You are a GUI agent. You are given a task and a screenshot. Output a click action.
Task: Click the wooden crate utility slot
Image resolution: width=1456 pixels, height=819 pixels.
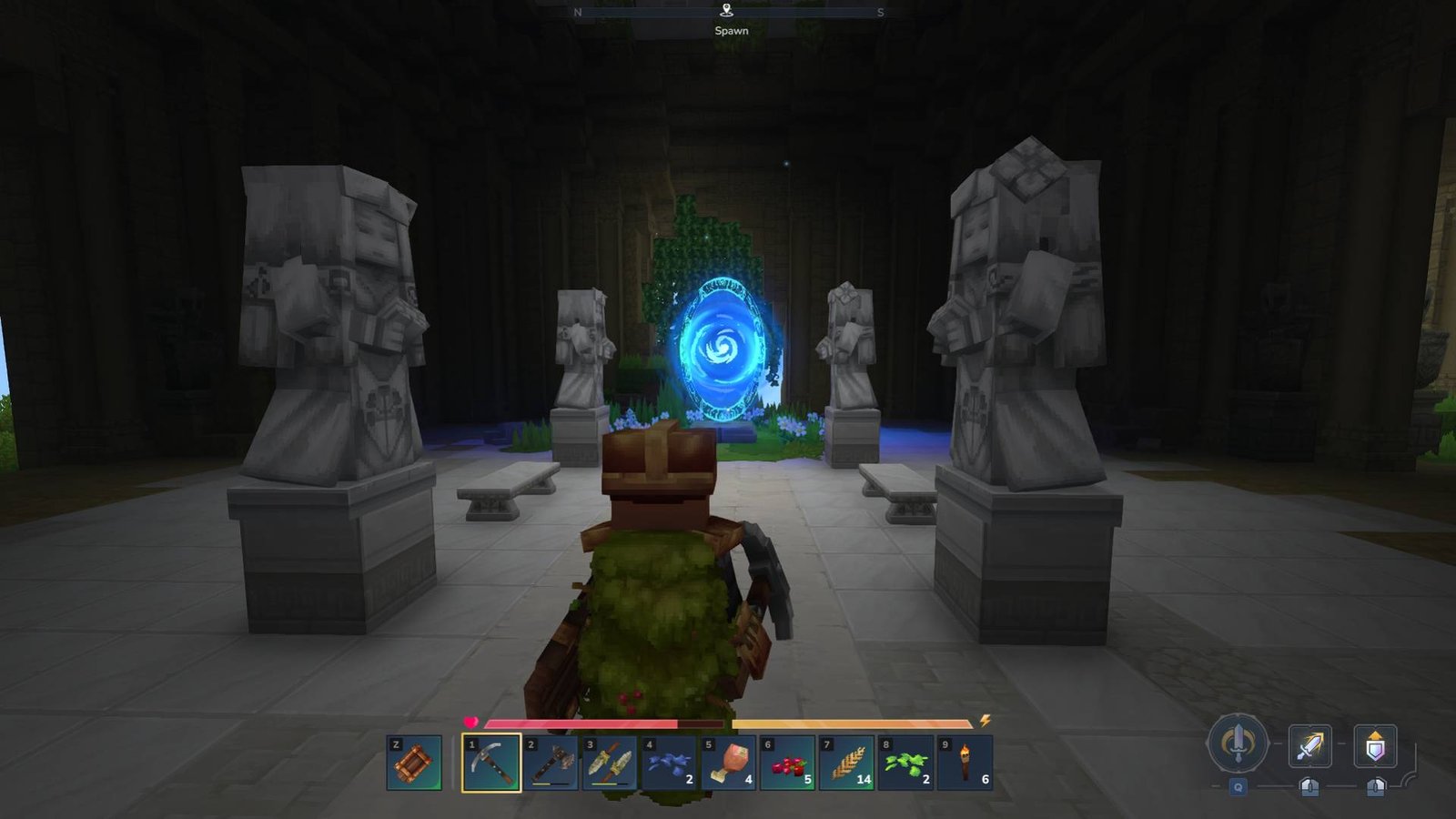coord(414,763)
